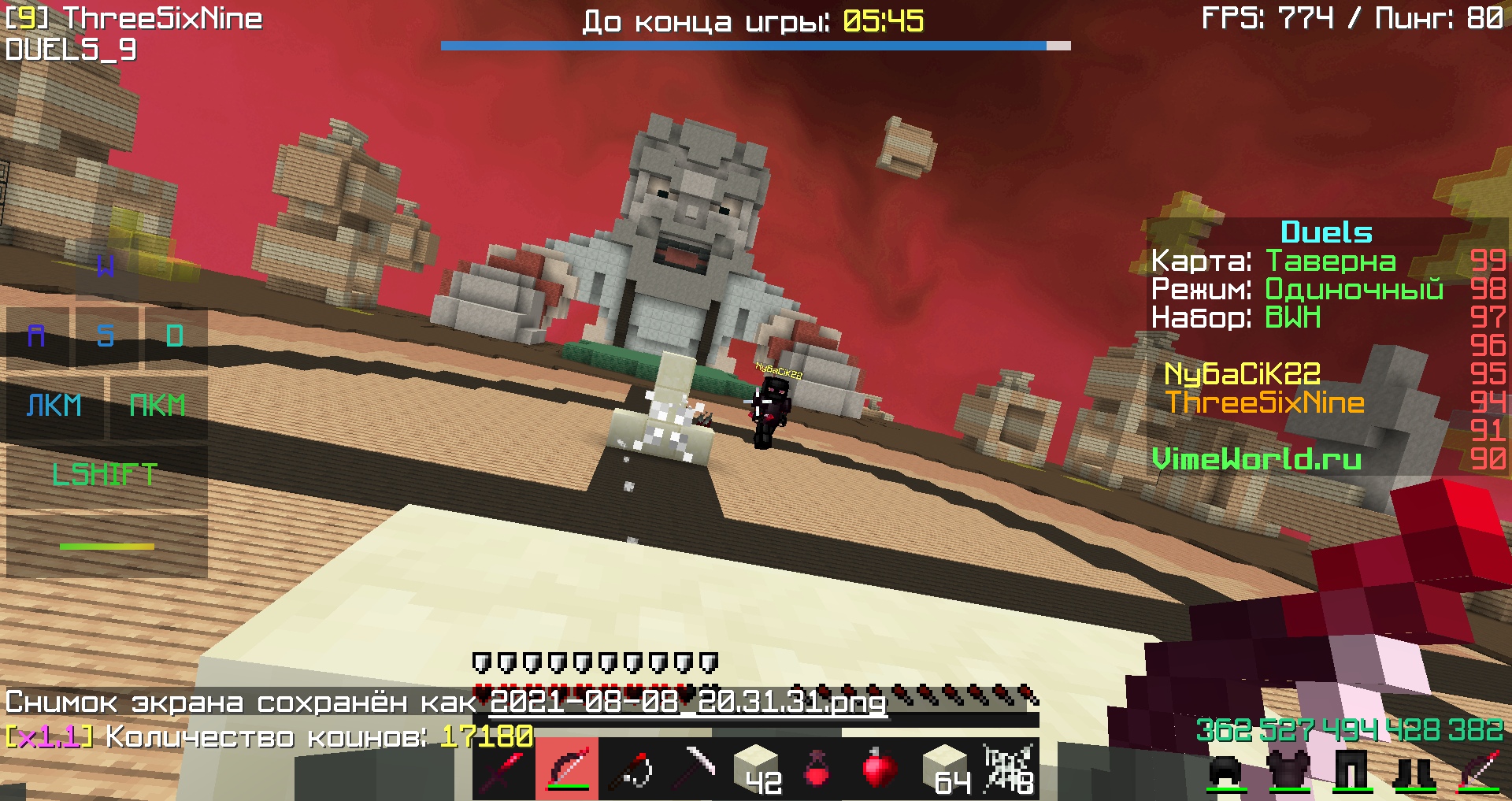Select the sword in the hotbar
The image size is (1512, 801).
(504, 770)
